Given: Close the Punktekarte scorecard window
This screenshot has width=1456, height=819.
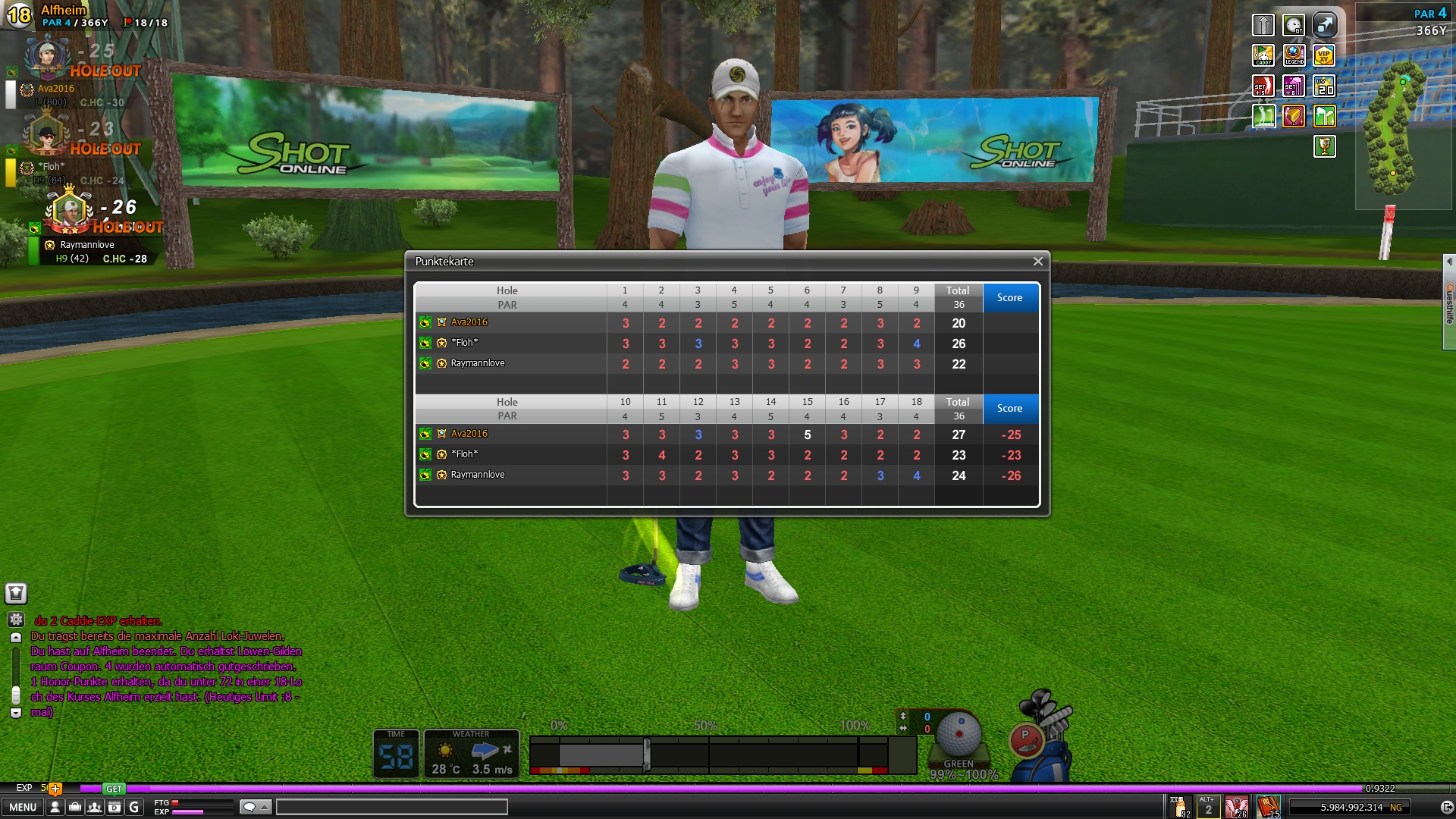Looking at the screenshot, I should click(1037, 262).
